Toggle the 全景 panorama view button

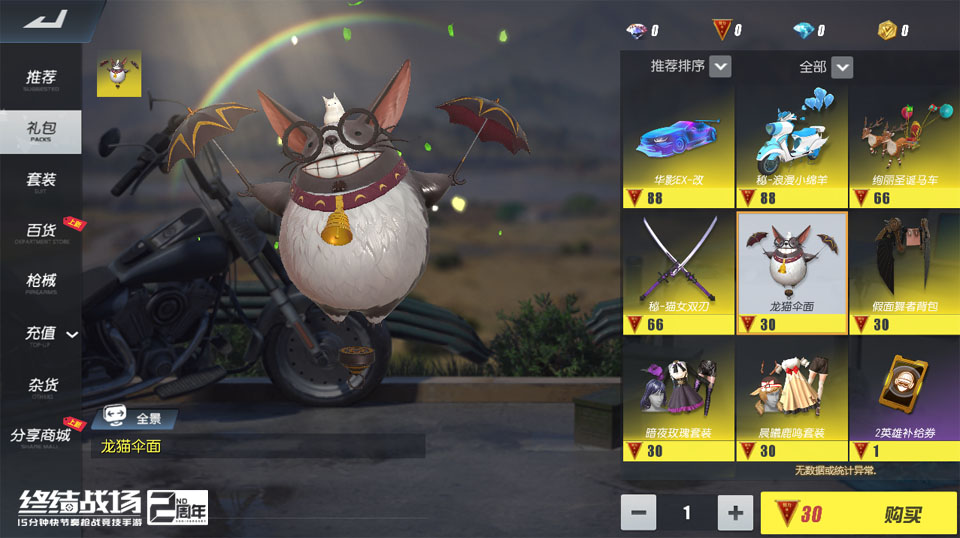(134, 420)
